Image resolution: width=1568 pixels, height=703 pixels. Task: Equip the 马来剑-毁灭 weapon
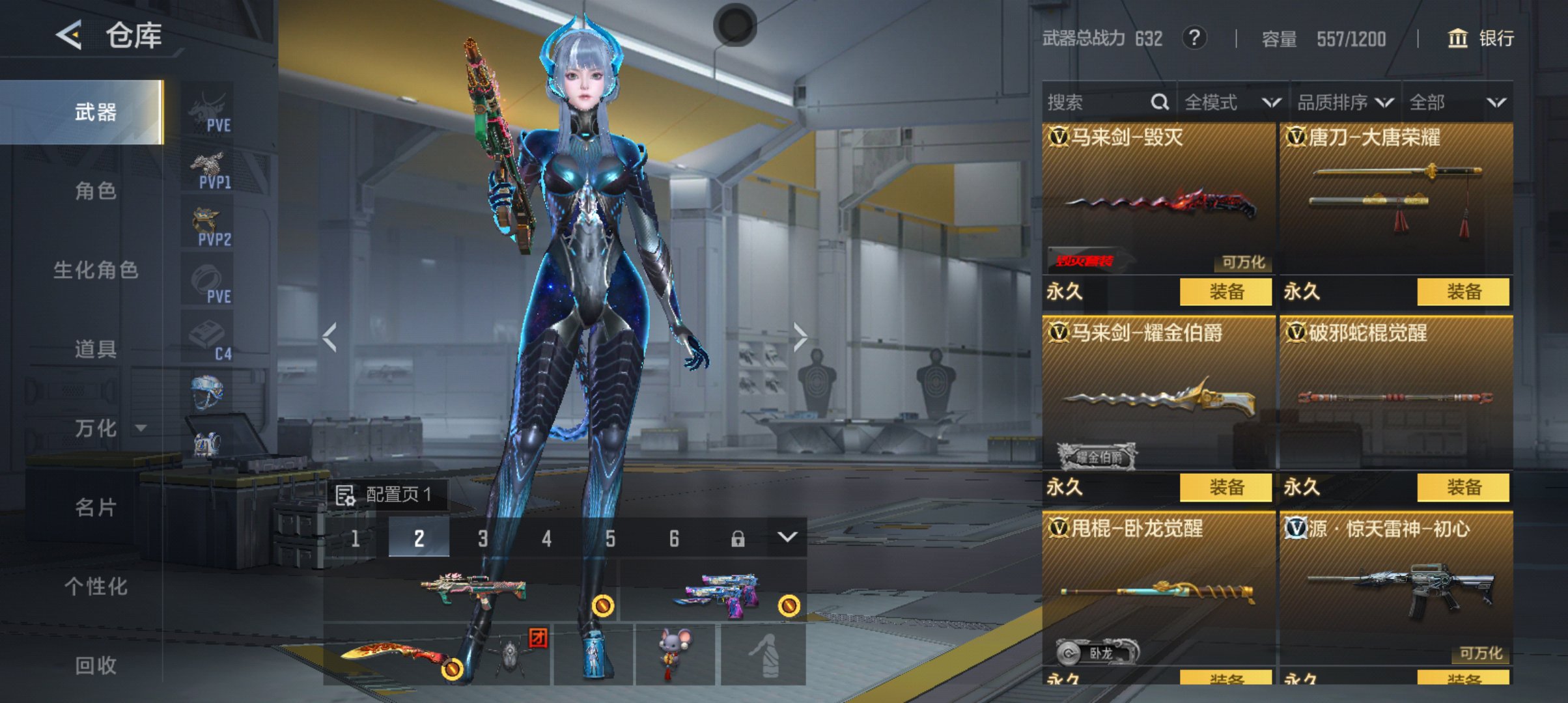tap(1225, 292)
